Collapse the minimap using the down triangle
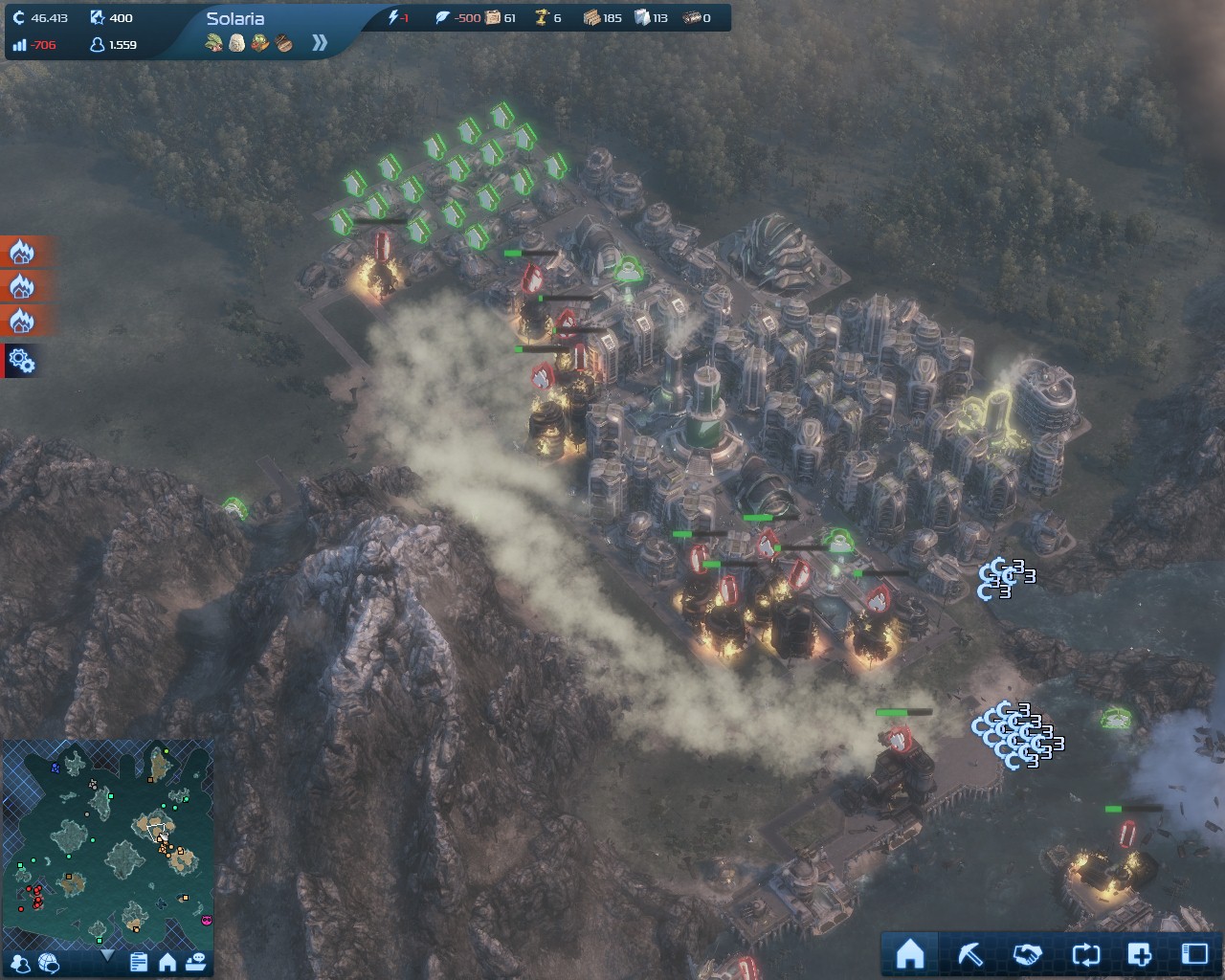Viewport: 1225px width, 980px height. coord(107,956)
